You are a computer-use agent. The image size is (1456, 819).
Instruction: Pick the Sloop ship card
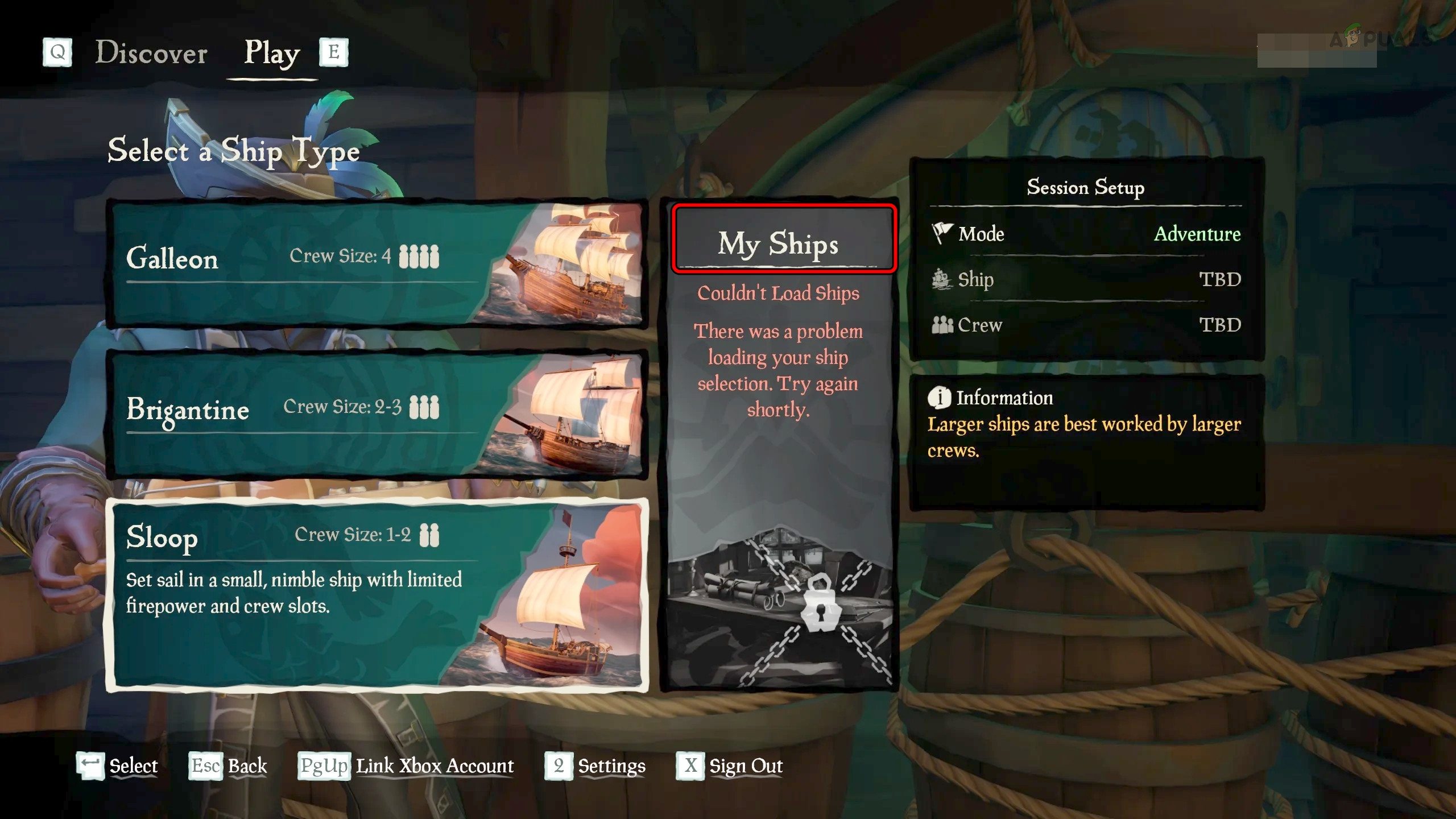point(377,594)
